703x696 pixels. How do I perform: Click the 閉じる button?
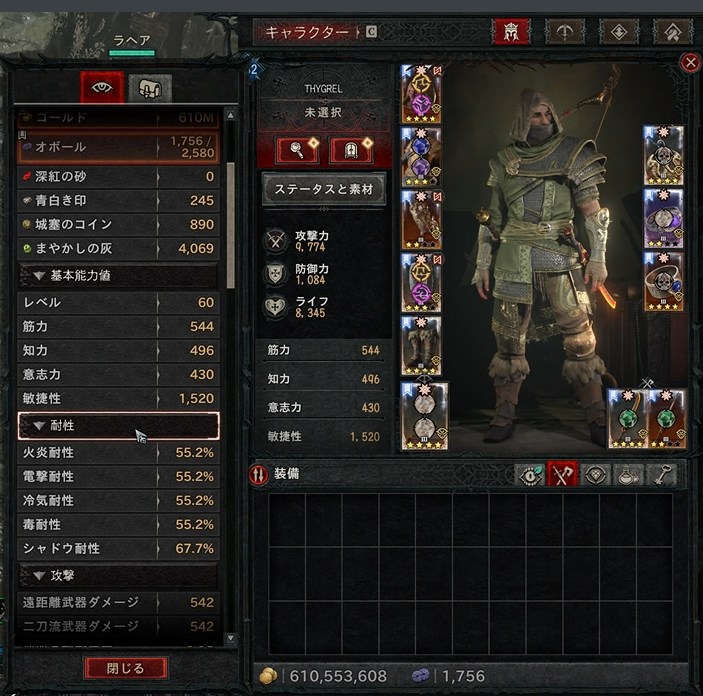click(125, 667)
